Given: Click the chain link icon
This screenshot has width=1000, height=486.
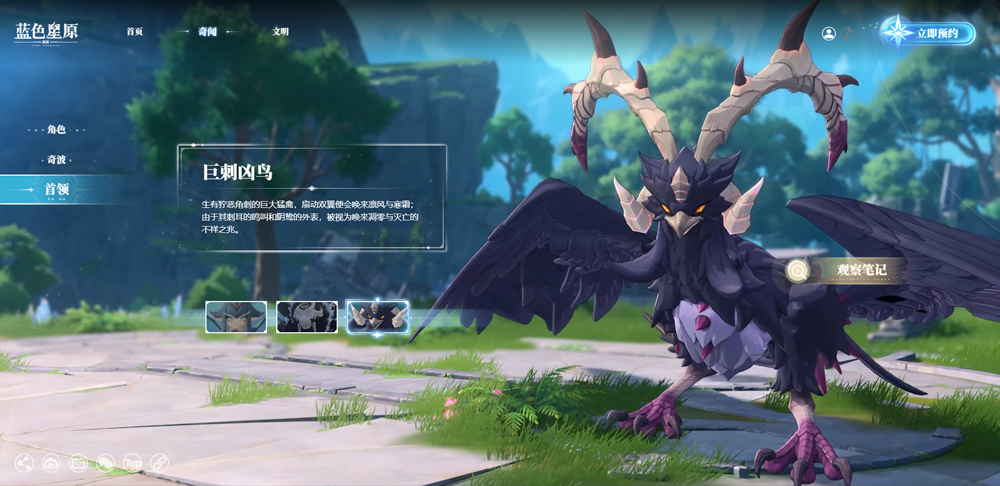Looking at the screenshot, I should pyautogui.click(x=159, y=463).
